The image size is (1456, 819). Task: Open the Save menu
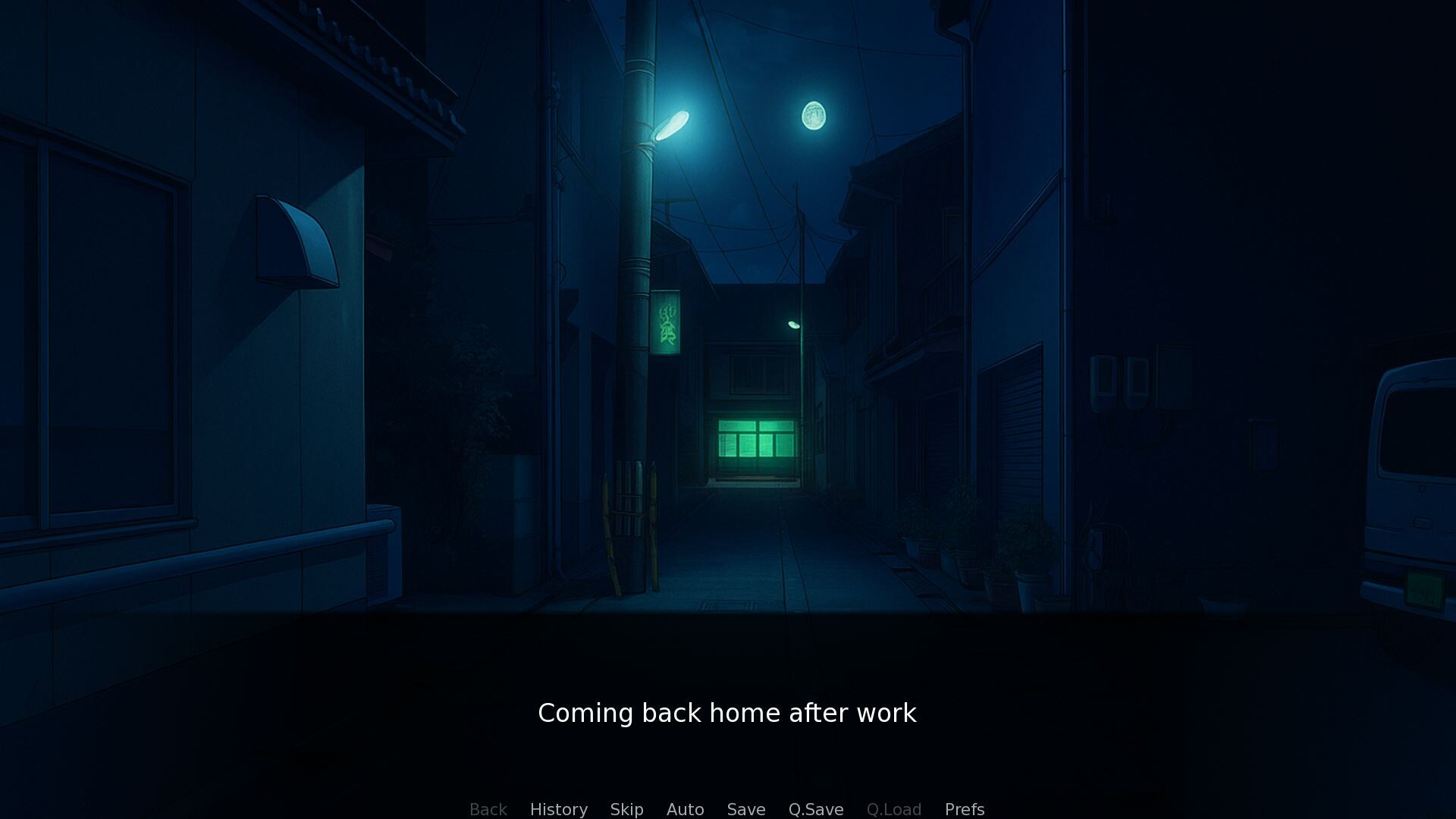click(x=745, y=809)
